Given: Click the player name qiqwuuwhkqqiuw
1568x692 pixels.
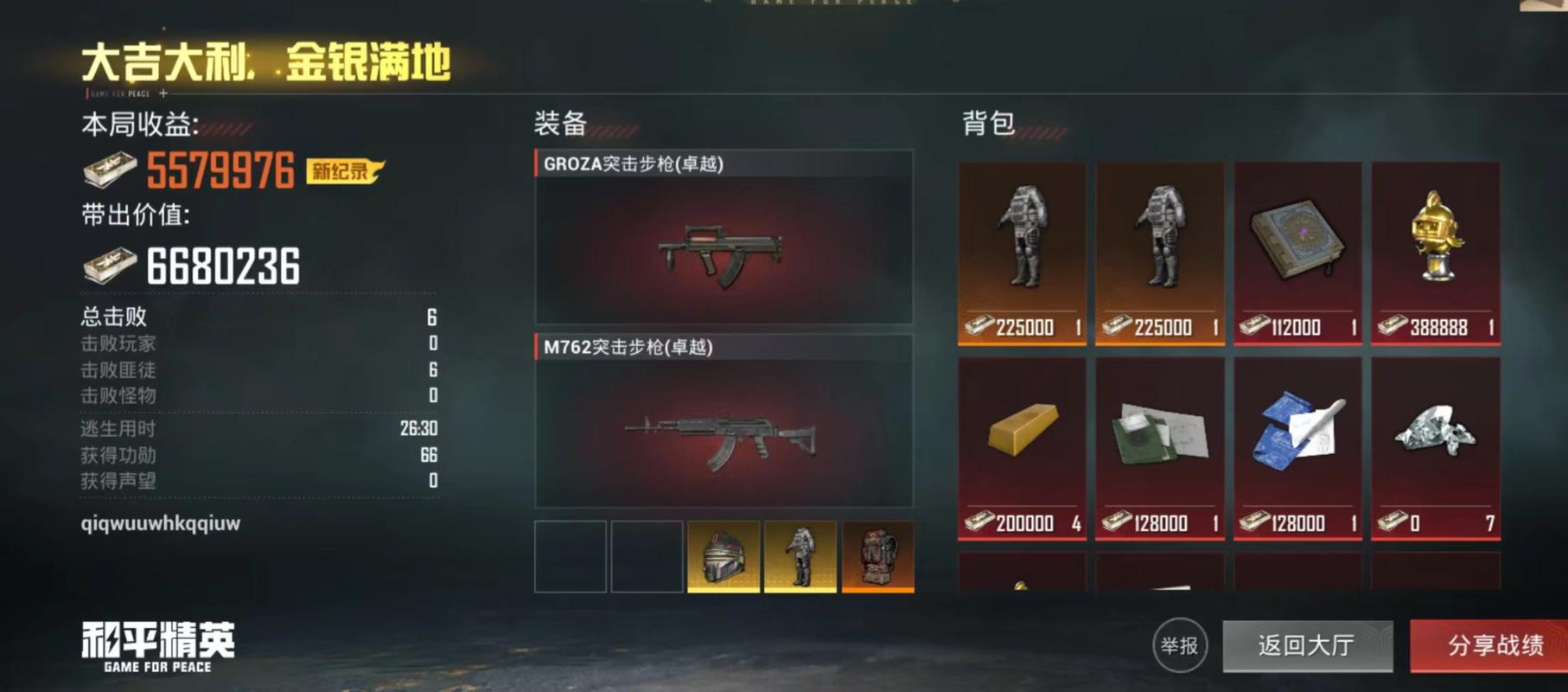Looking at the screenshot, I should coord(160,524).
